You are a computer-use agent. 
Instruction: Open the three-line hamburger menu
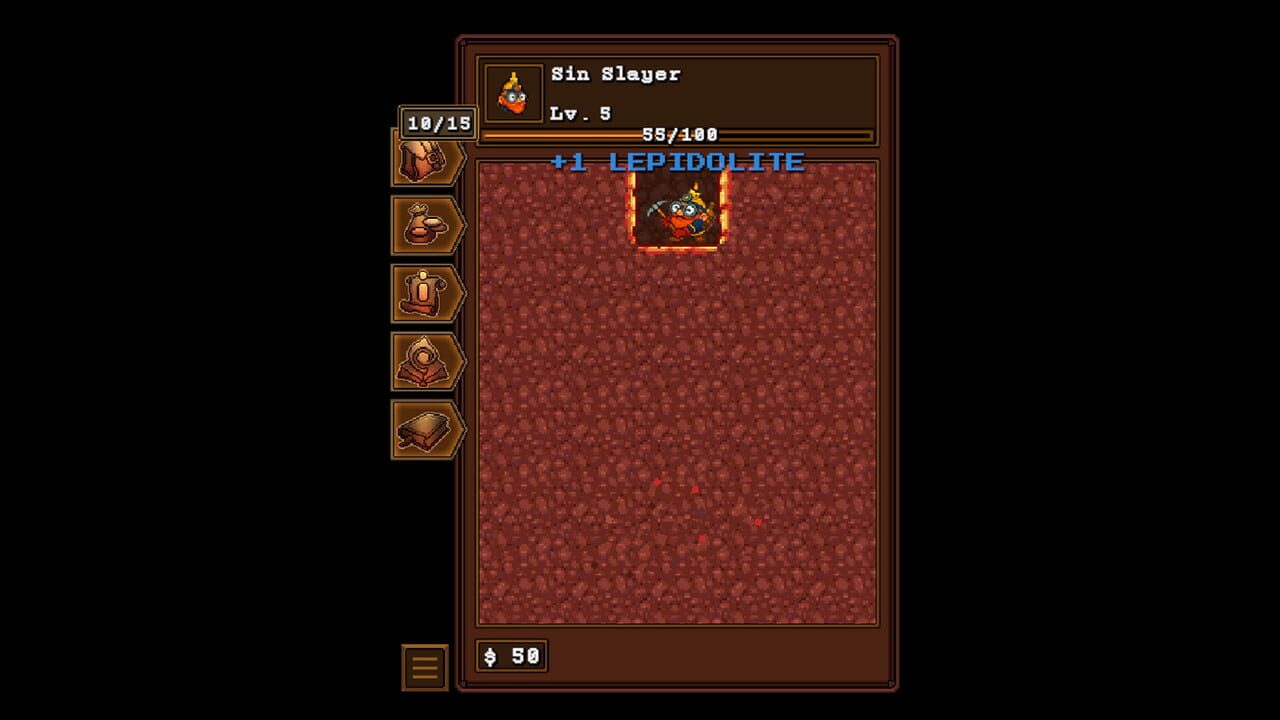tap(423, 665)
